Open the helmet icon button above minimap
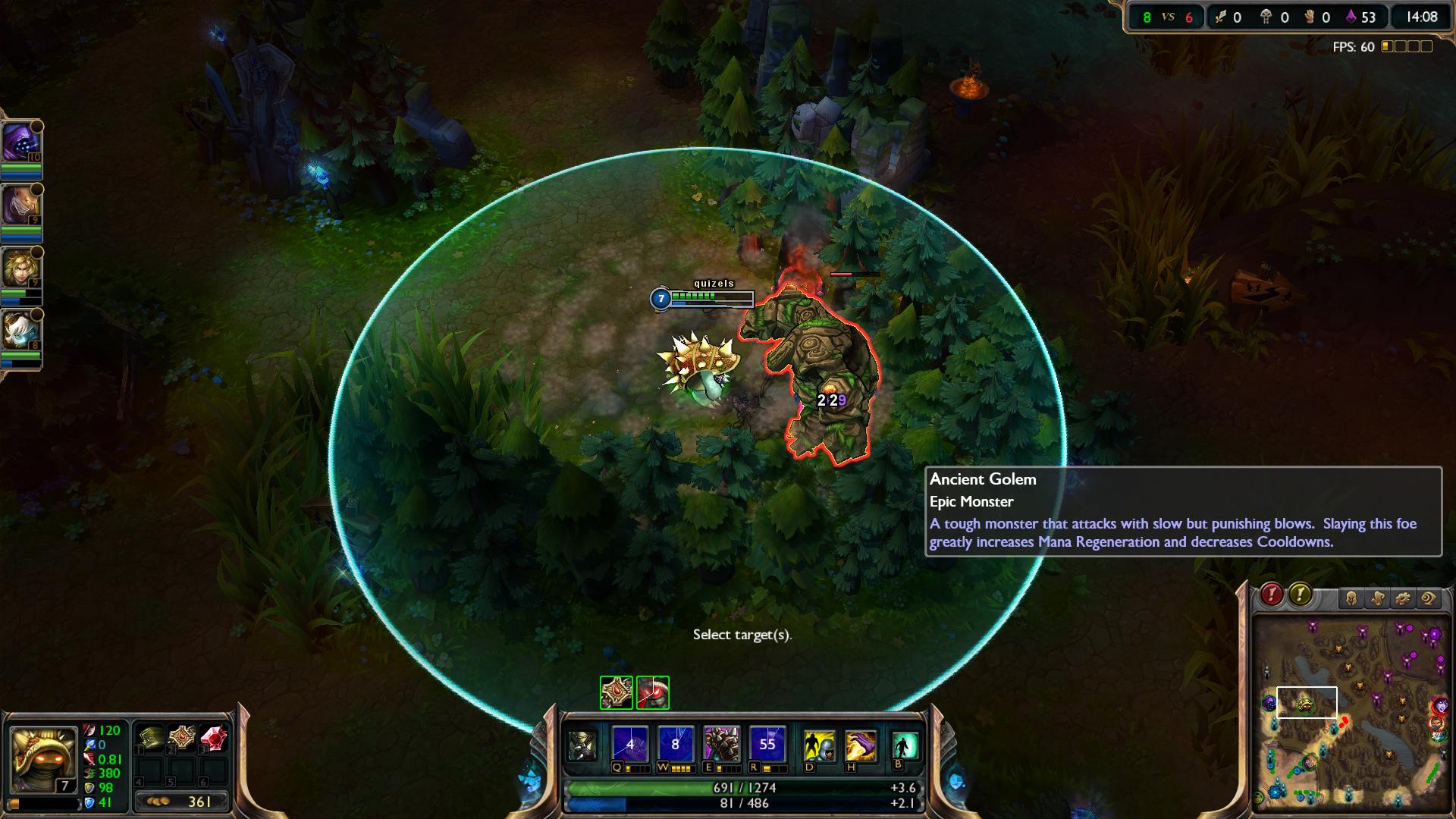 click(x=1351, y=599)
